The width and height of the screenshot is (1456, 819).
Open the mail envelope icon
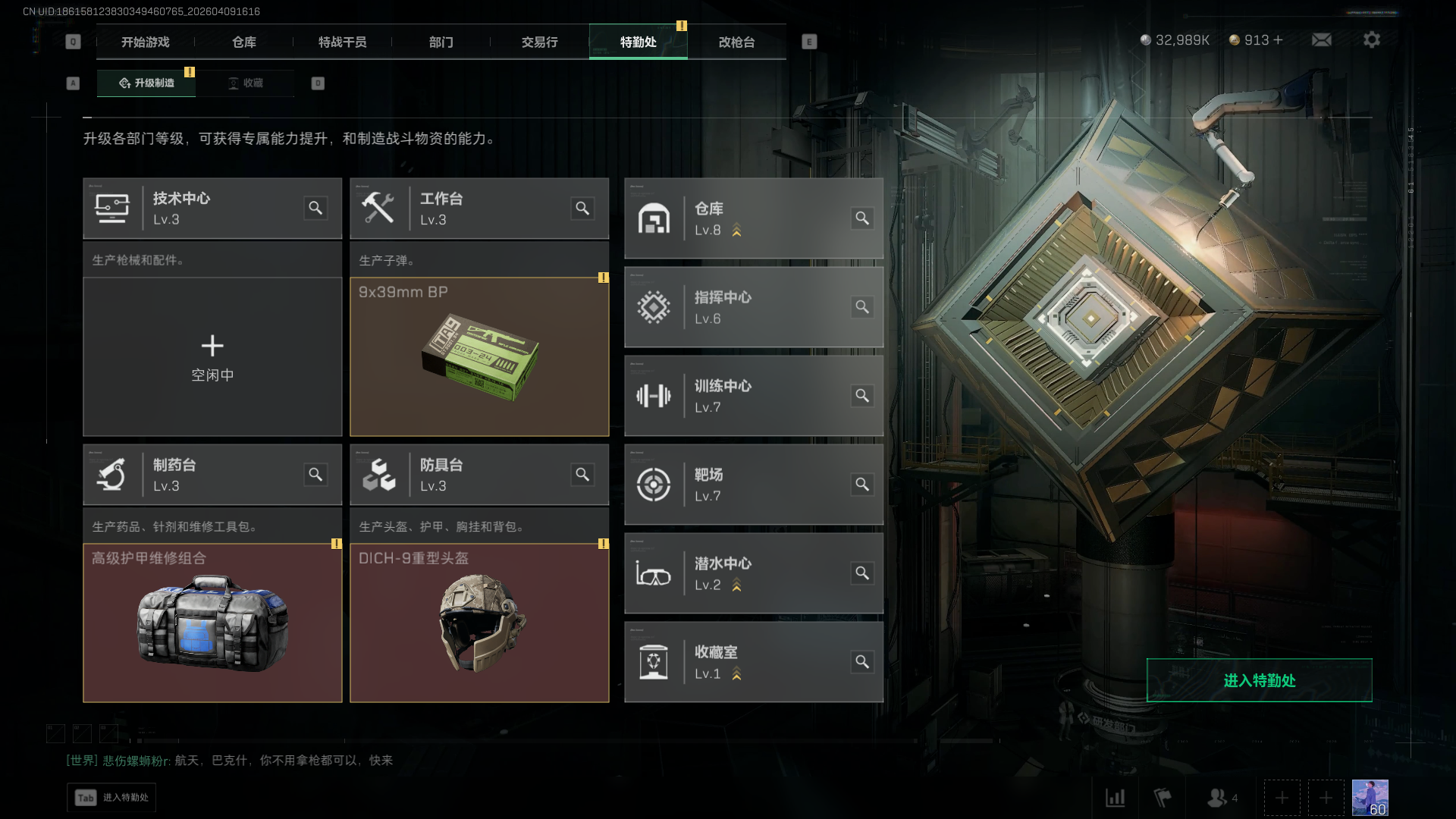1321,39
